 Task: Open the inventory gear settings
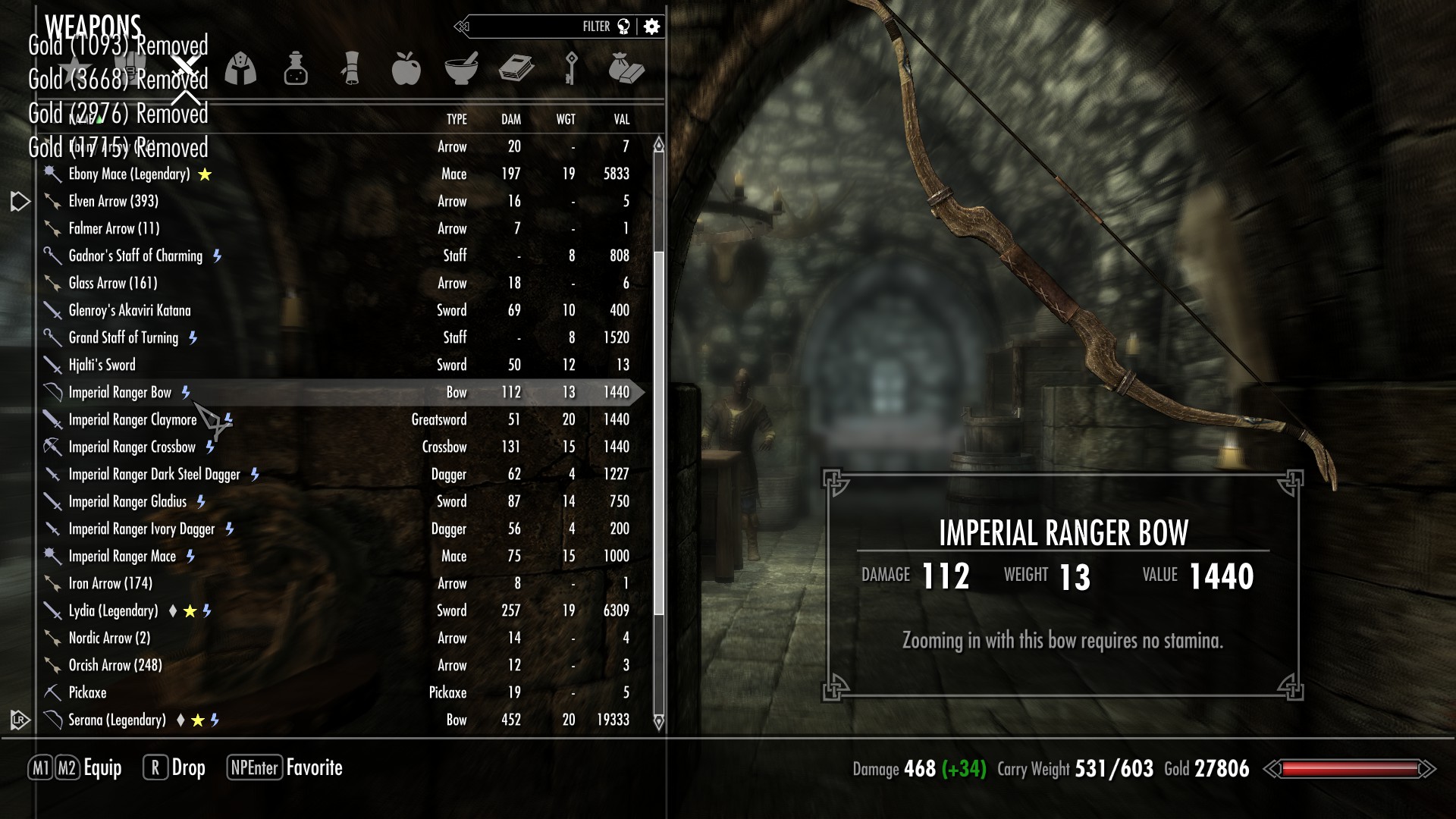(651, 27)
